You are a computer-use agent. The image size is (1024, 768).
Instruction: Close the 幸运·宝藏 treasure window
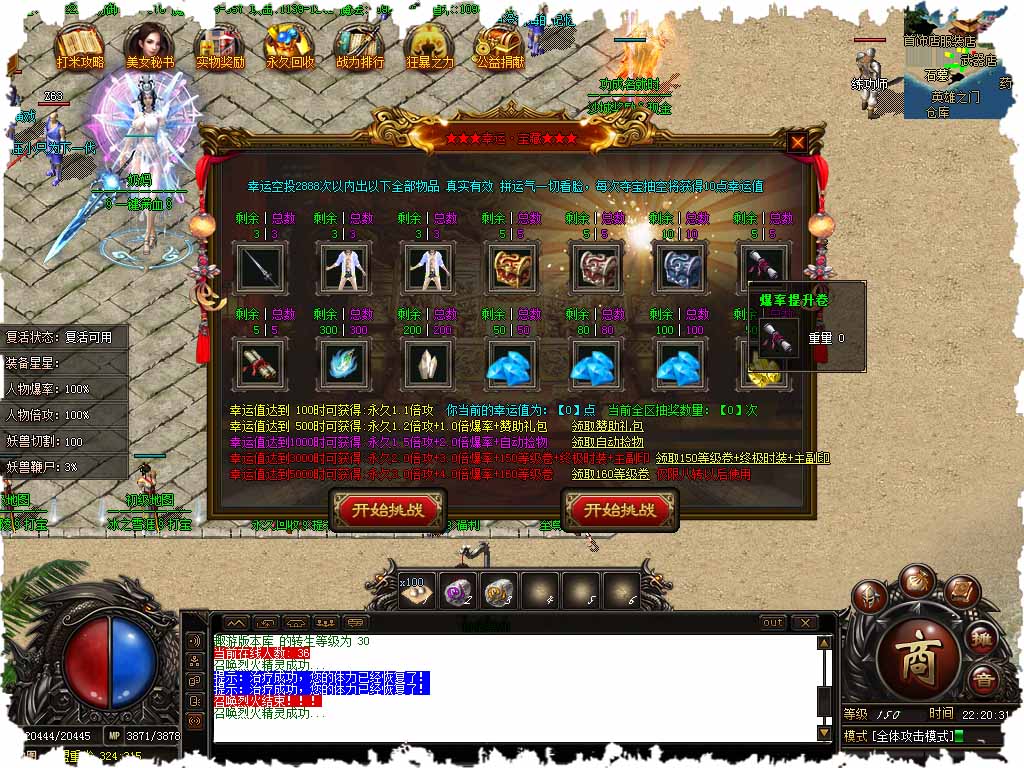797,142
